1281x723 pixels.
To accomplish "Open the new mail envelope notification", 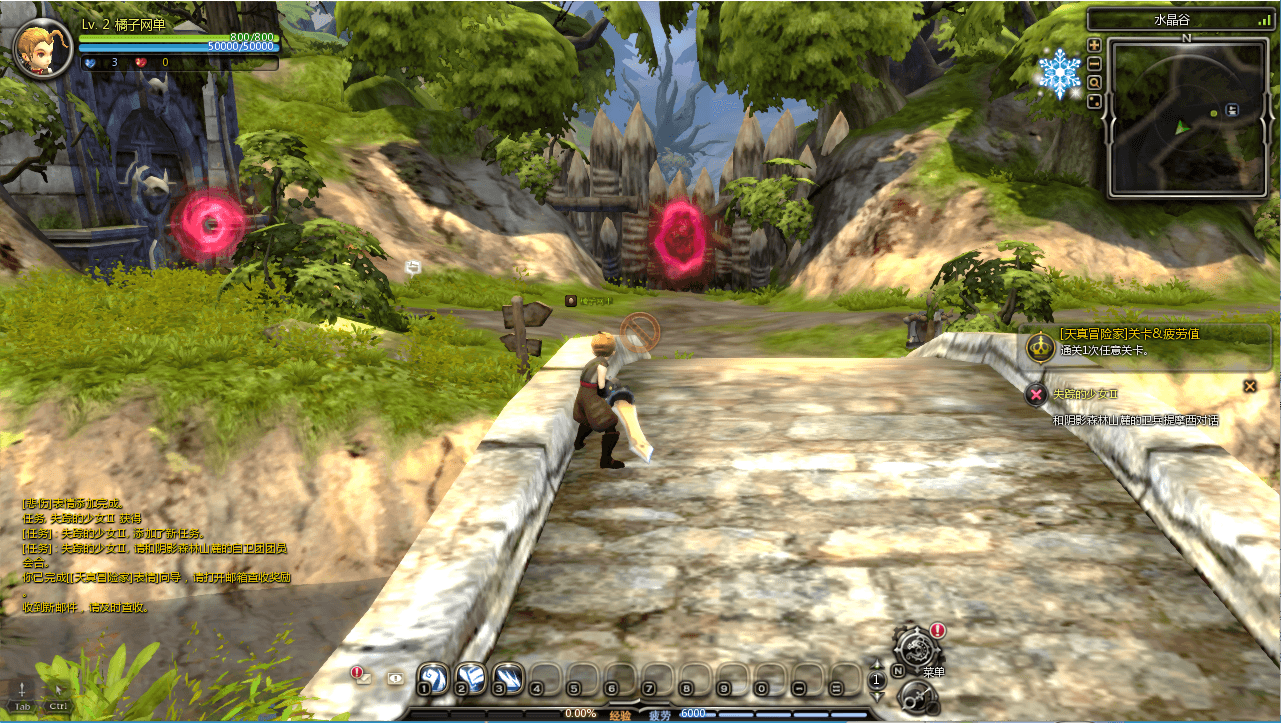I will pyautogui.click(x=362, y=677).
